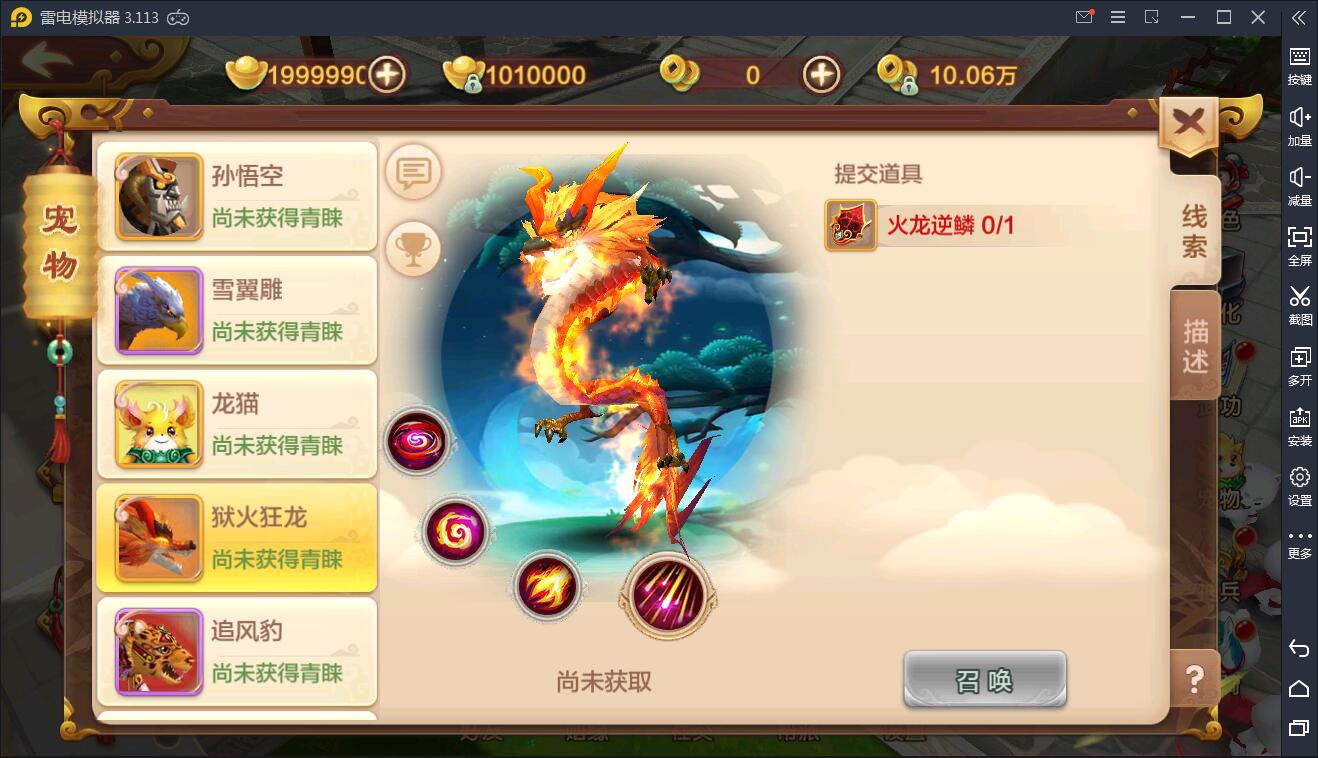Select the flame skill orb

tap(547, 588)
